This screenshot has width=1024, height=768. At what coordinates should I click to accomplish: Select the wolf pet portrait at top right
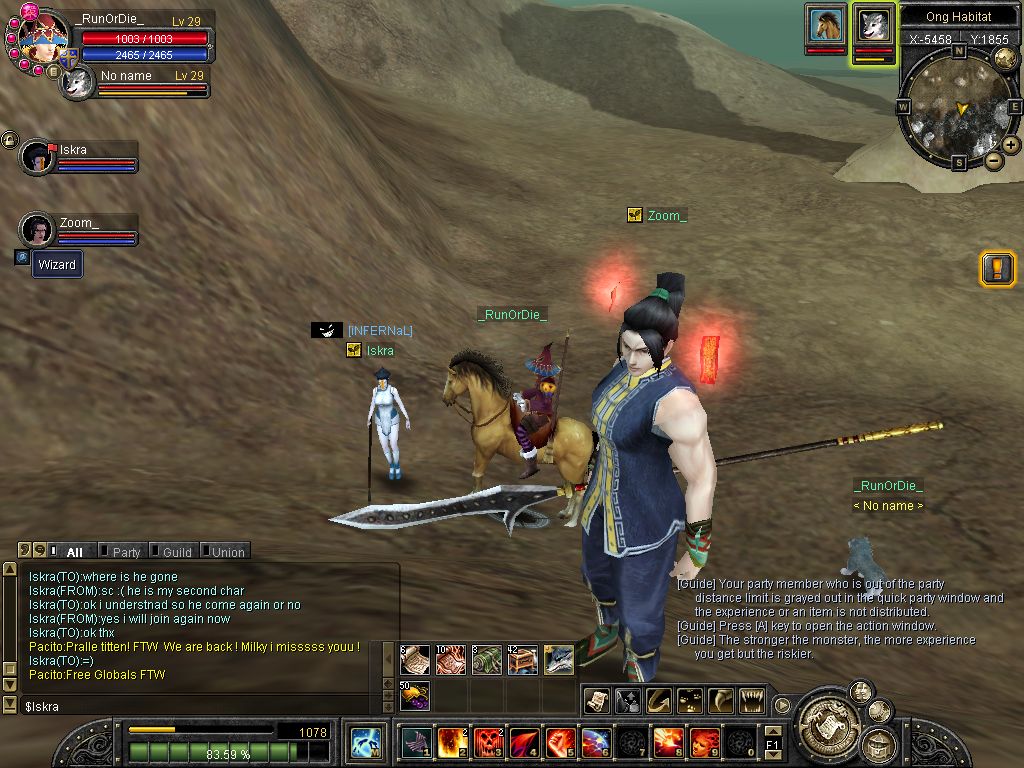[873, 25]
